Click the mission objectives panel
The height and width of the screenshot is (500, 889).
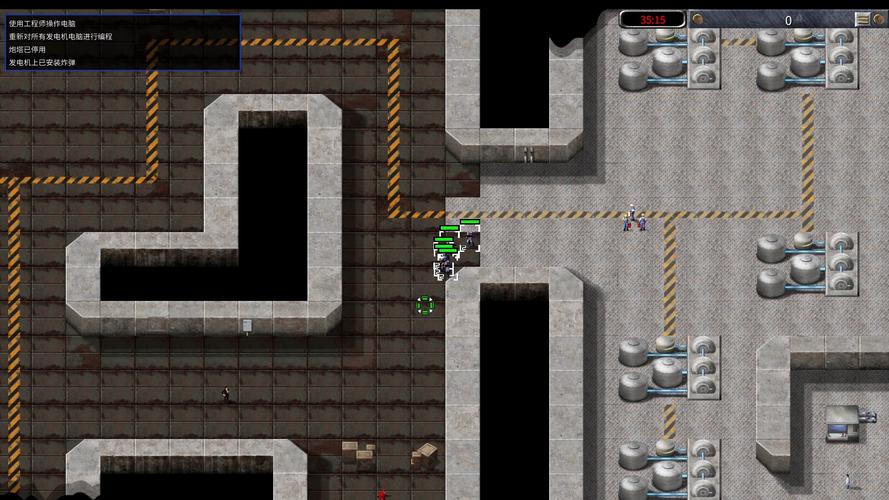coord(120,42)
